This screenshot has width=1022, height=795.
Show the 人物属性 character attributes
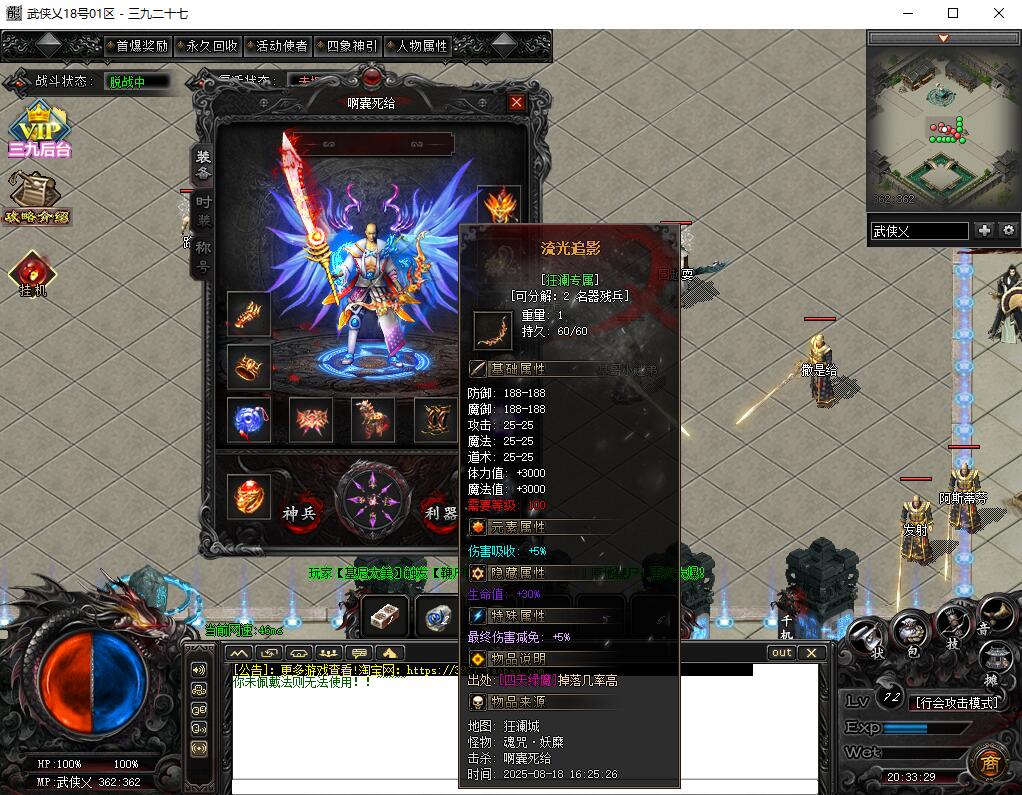tap(416, 46)
